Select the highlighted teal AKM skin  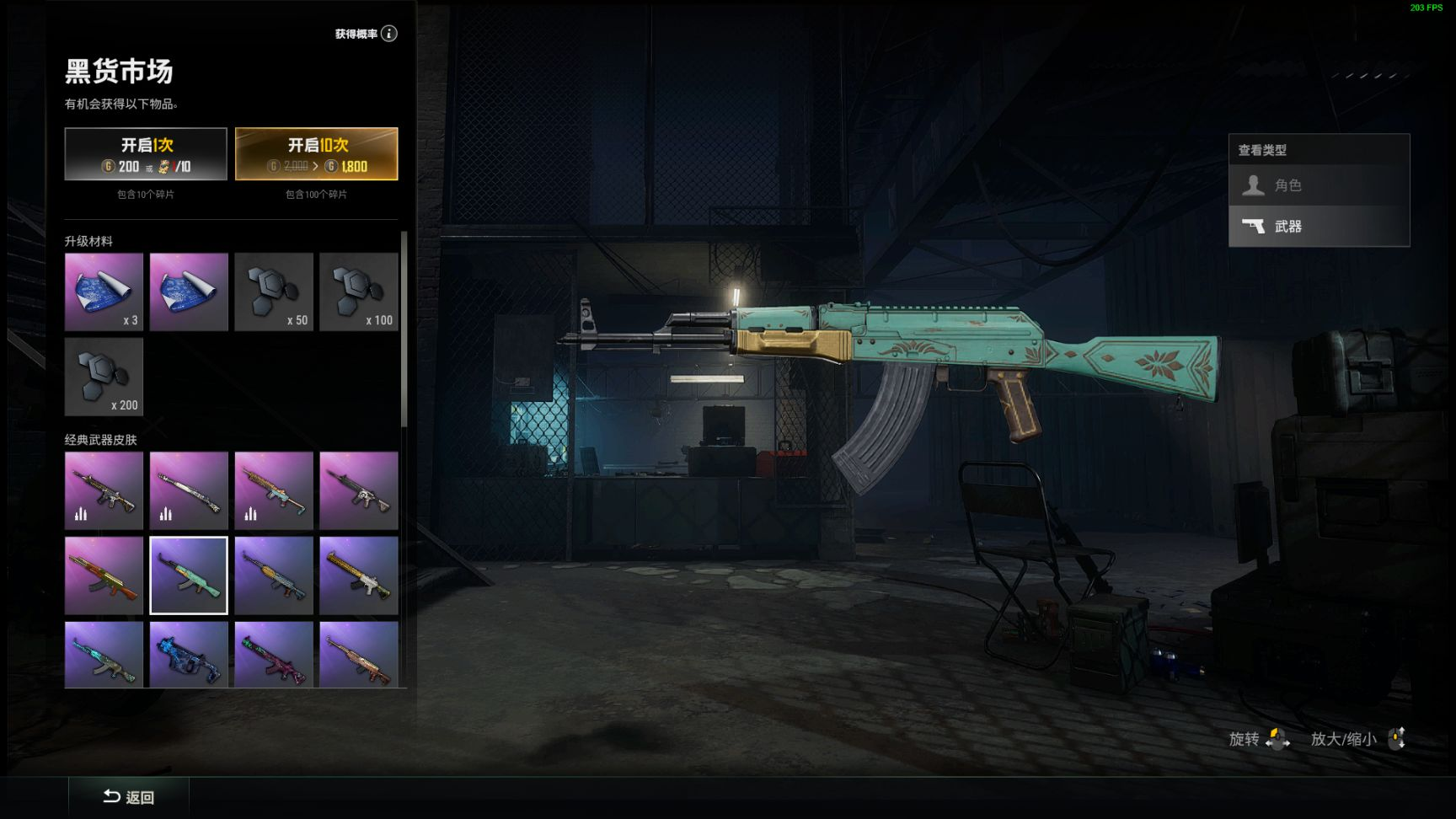pyautogui.click(x=189, y=575)
